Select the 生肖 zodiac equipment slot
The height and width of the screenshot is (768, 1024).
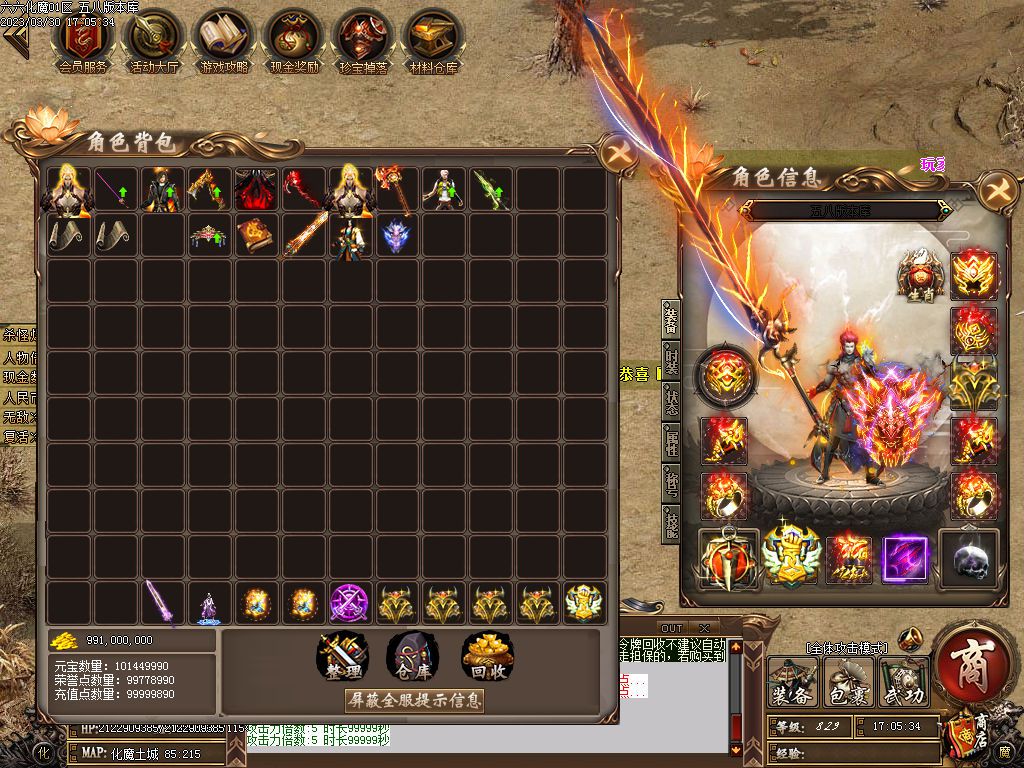(x=920, y=275)
